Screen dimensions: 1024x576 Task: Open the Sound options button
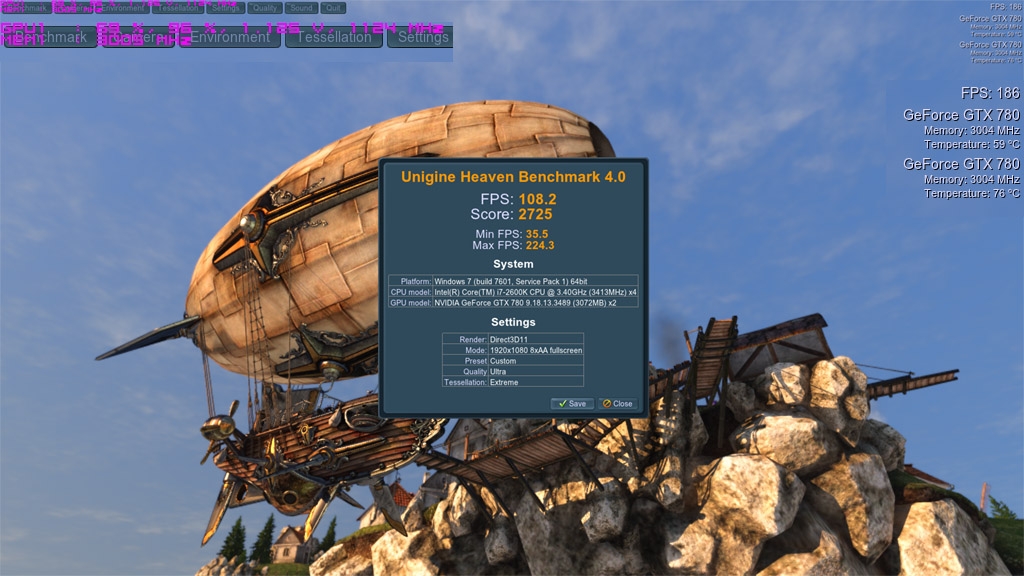tap(301, 8)
